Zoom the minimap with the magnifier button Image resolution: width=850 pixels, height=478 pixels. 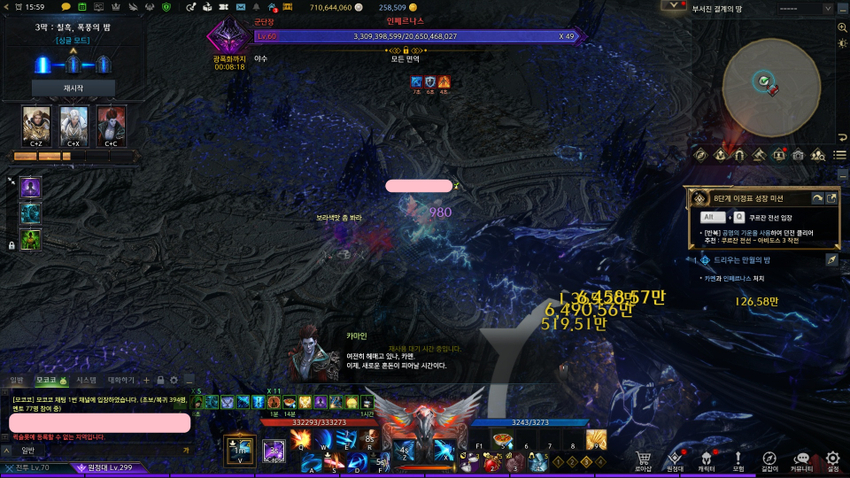coord(842,27)
